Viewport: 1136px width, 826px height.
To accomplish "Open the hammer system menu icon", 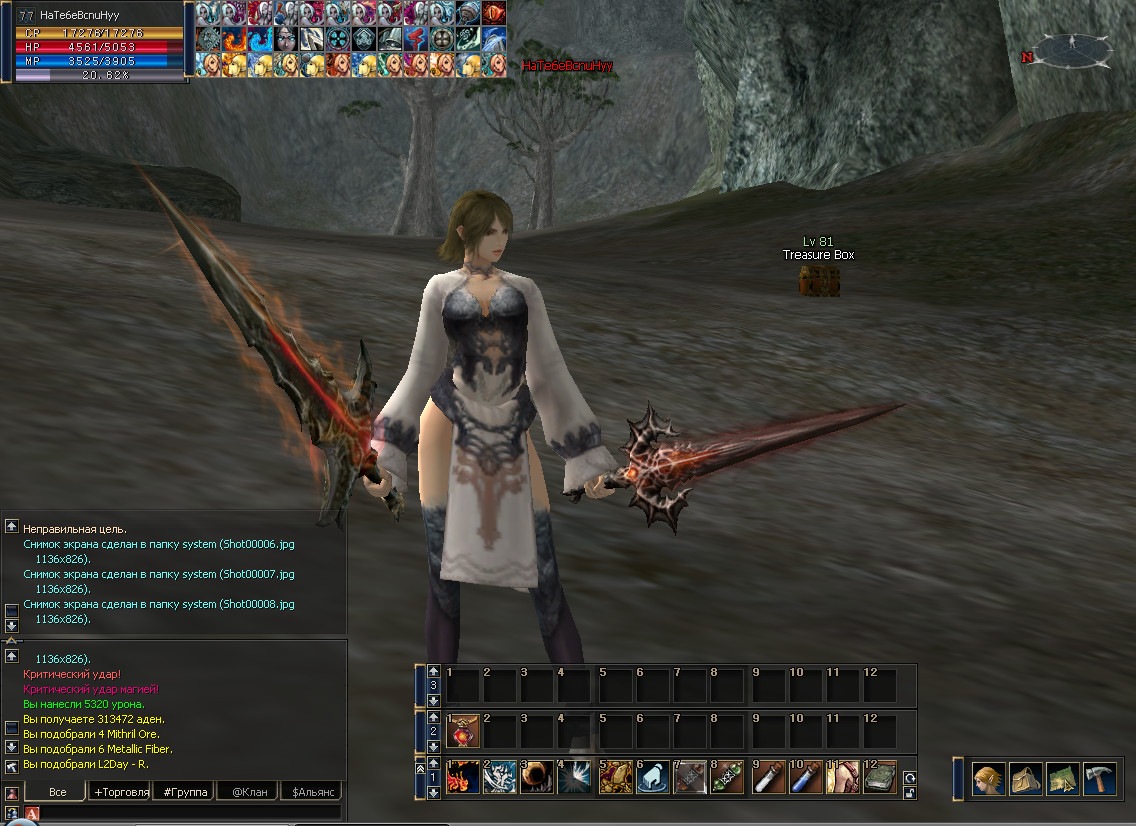I will pyautogui.click(x=1099, y=778).
